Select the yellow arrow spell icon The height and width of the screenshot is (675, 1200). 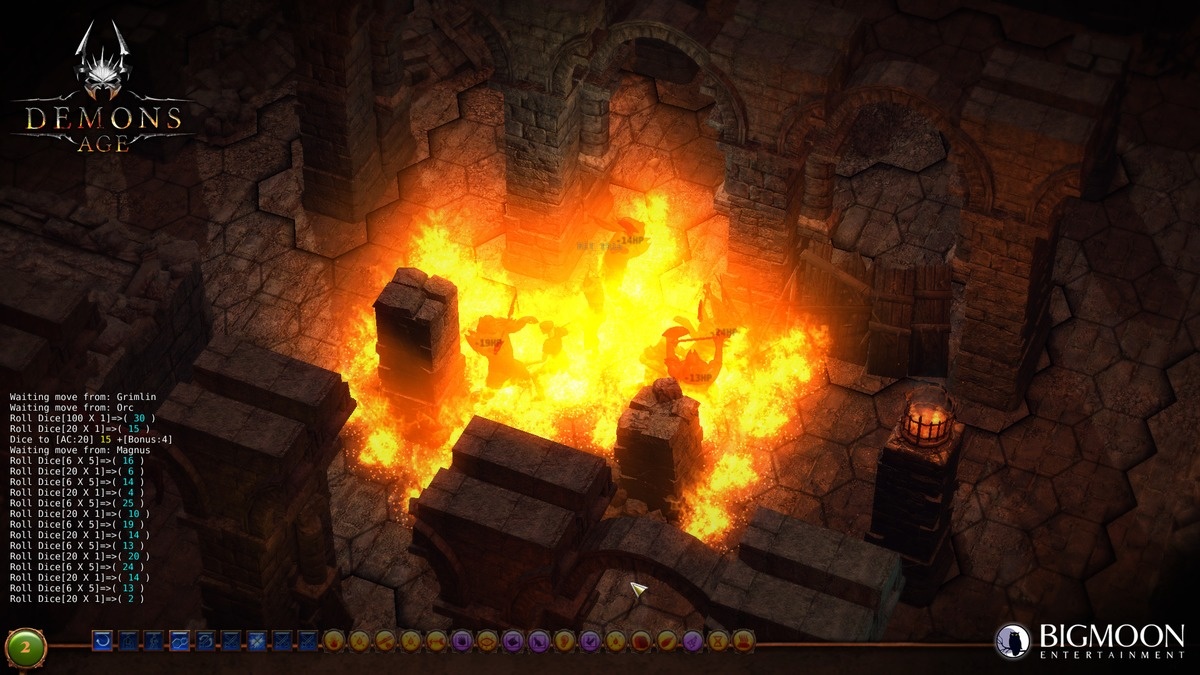tap(436, 641)
